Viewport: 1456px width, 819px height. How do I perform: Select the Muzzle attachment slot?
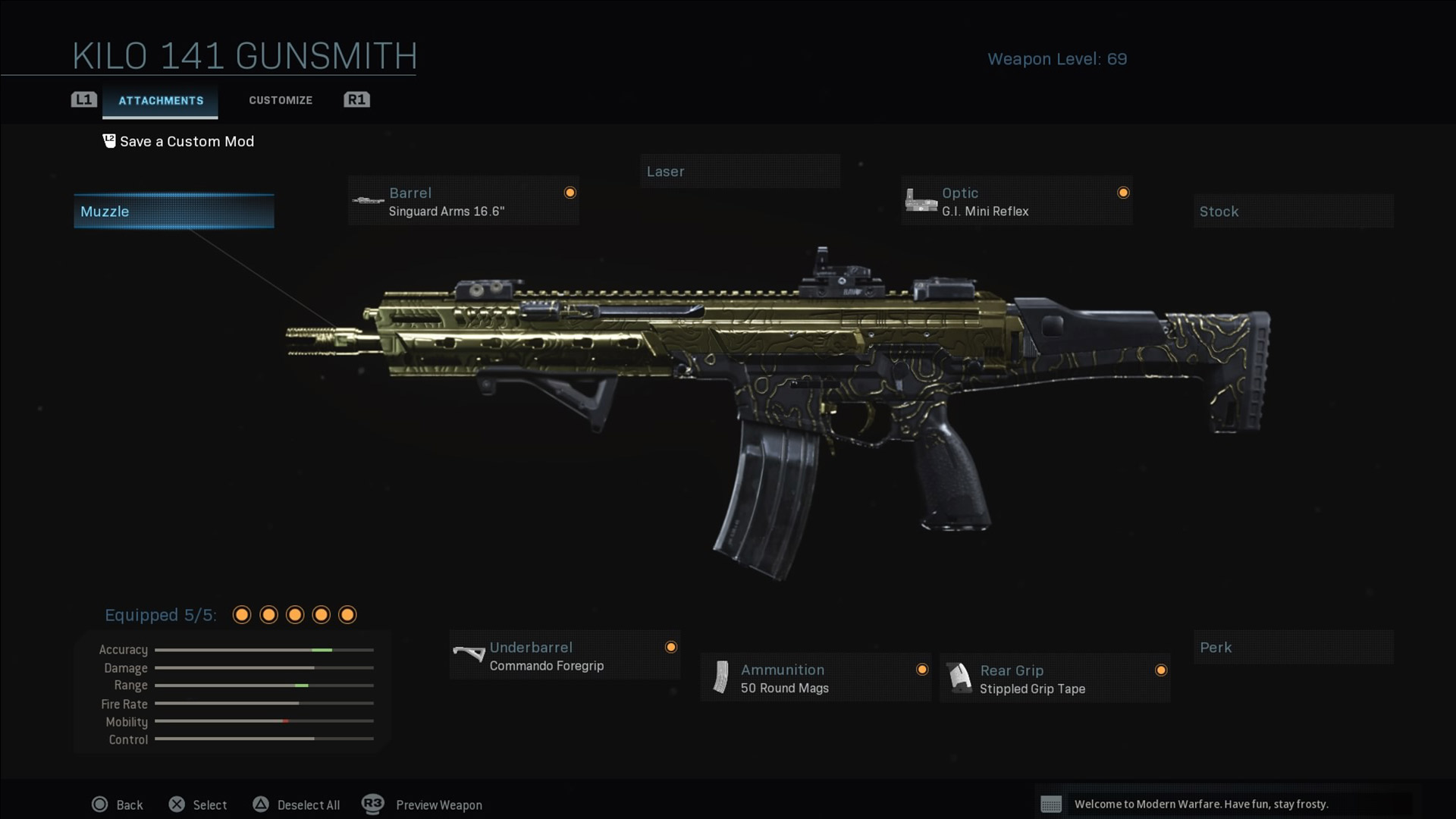pos(174,212)
